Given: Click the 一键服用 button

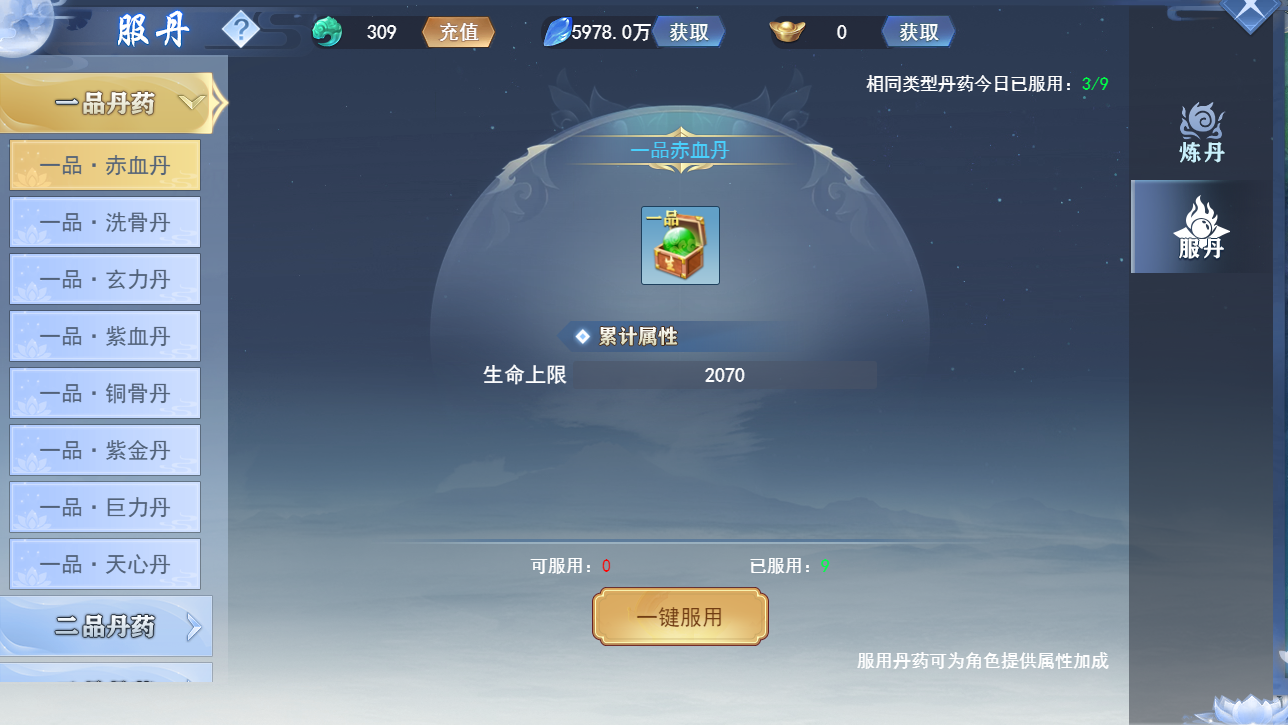Looking at the screenshot, I should point(680,617).
